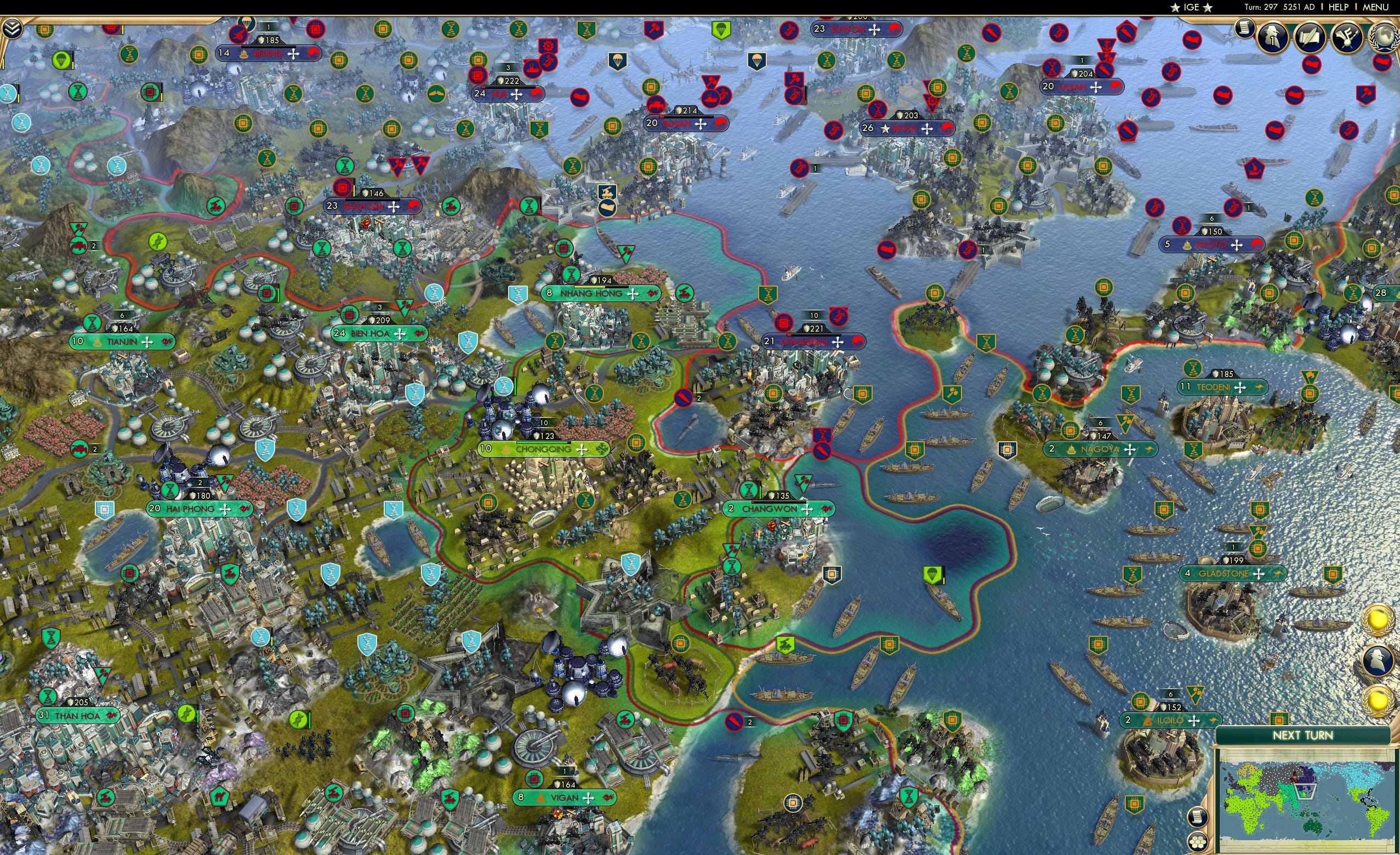Open the Chongqing city screen from its banner
The height and width of the screenshot is (855, 1400).
tap(543, 450)
